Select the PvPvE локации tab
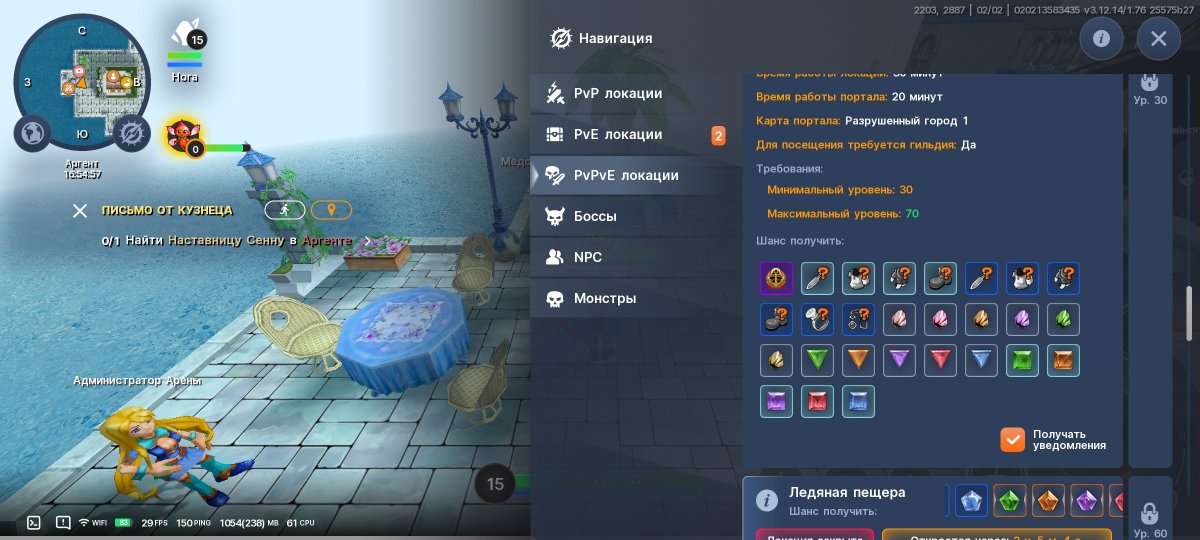The image size is (1200, 540). pyautogui.click(x=625, y=175)
